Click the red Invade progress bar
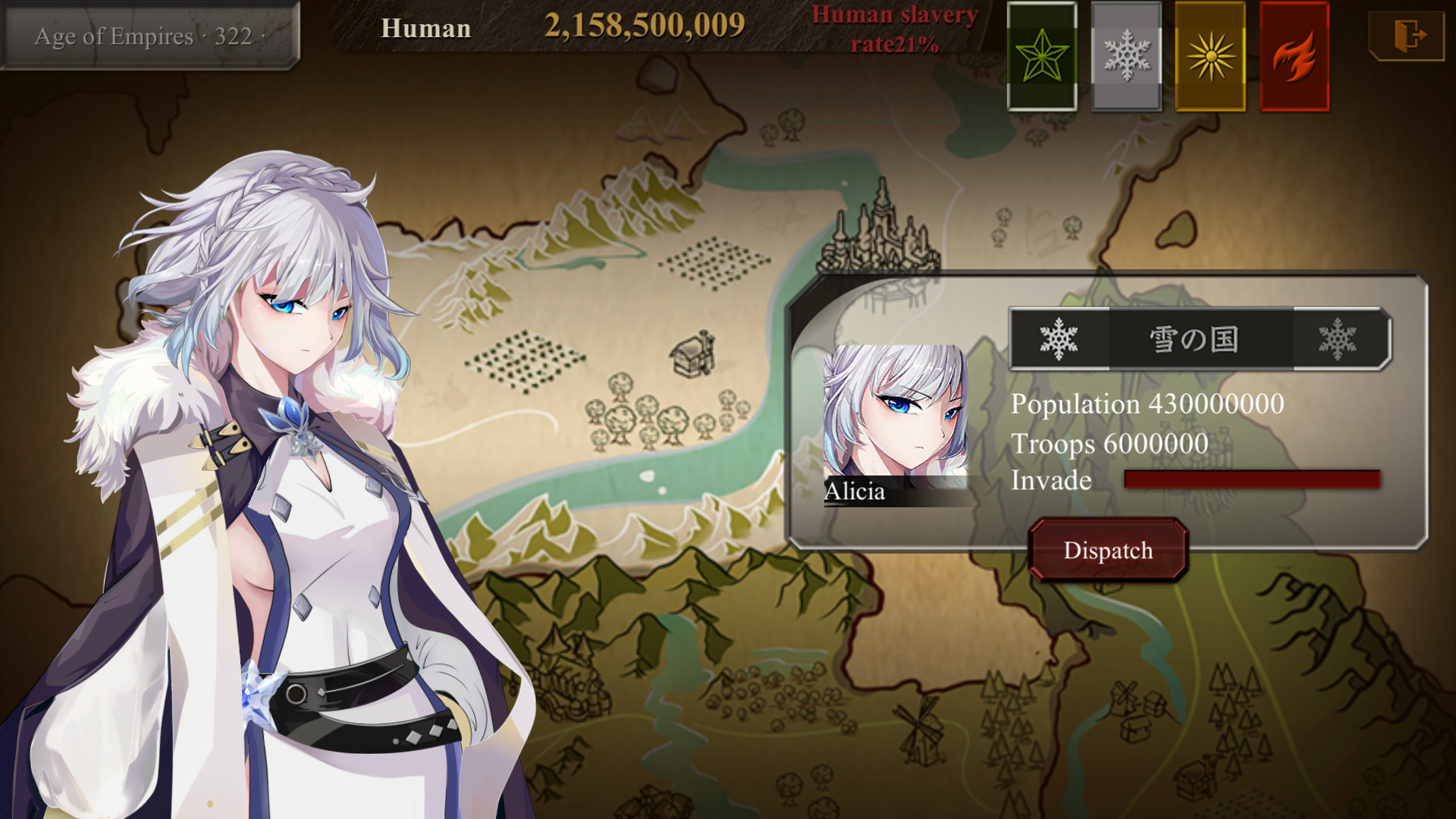 point(1251,478)
